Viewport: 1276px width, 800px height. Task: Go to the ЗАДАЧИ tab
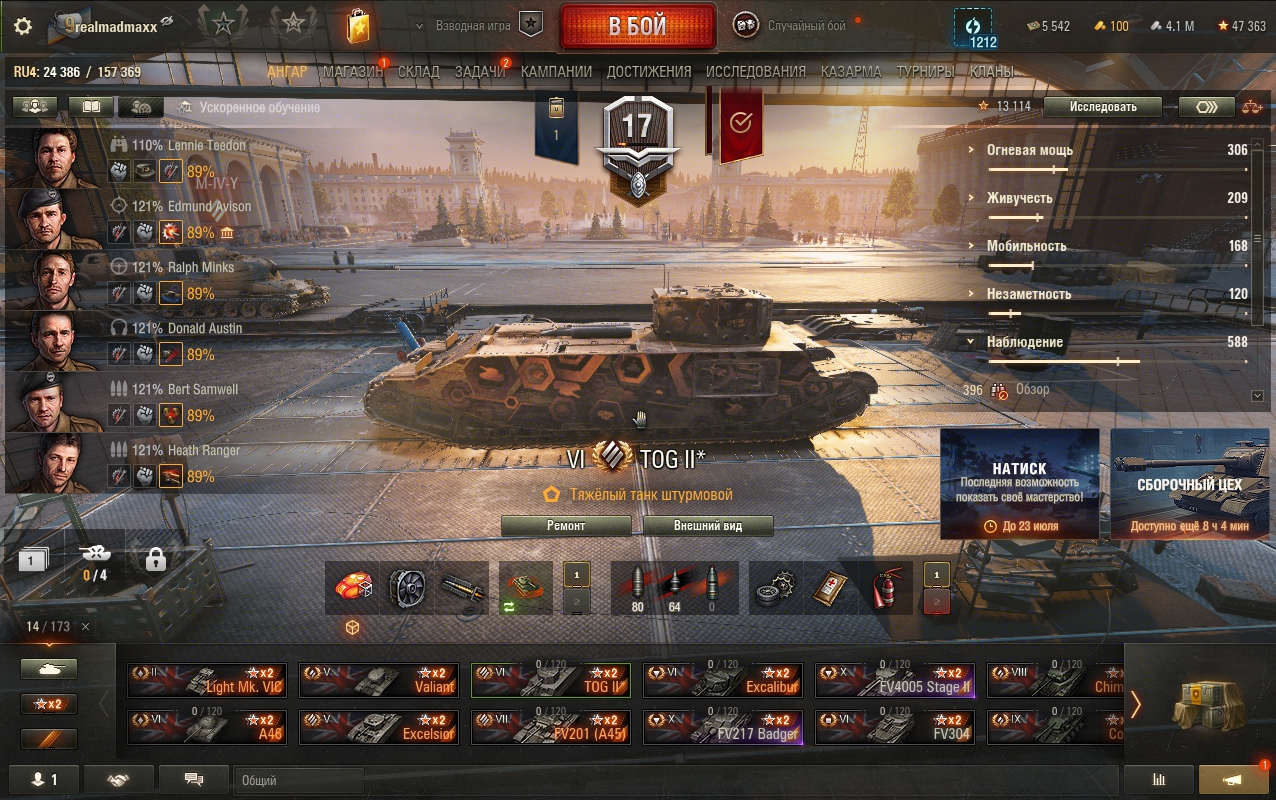(480, 72)
